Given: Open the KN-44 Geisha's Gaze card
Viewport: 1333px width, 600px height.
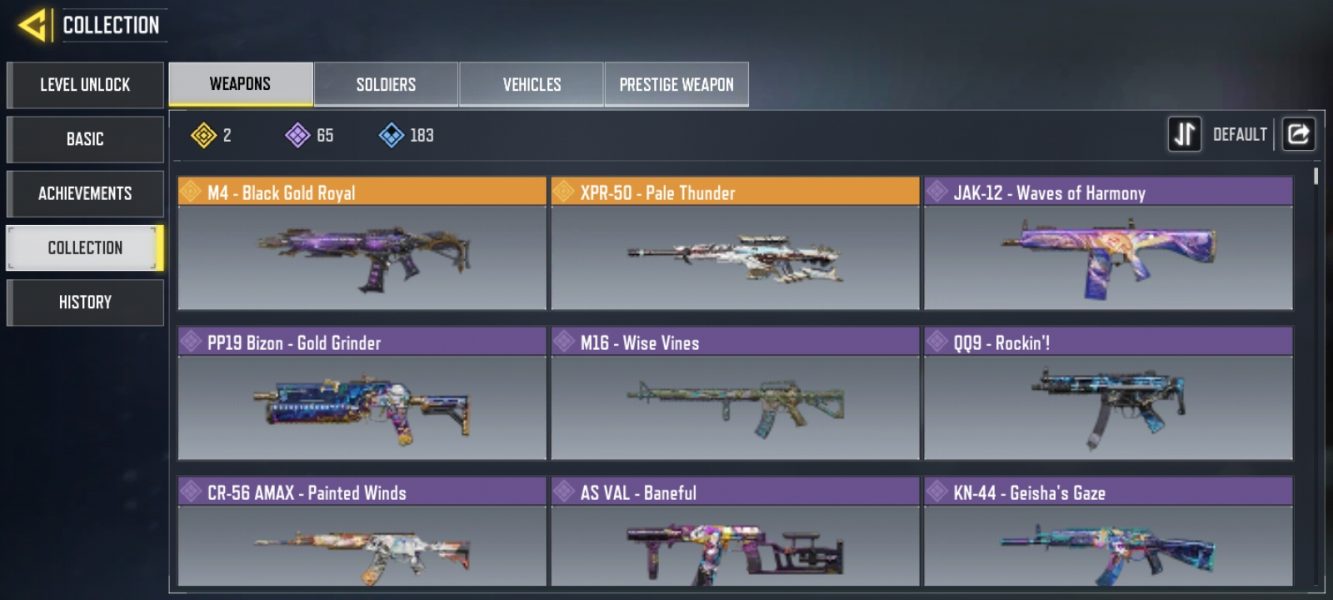Looking at the screenshot, I should (1108, 532).
